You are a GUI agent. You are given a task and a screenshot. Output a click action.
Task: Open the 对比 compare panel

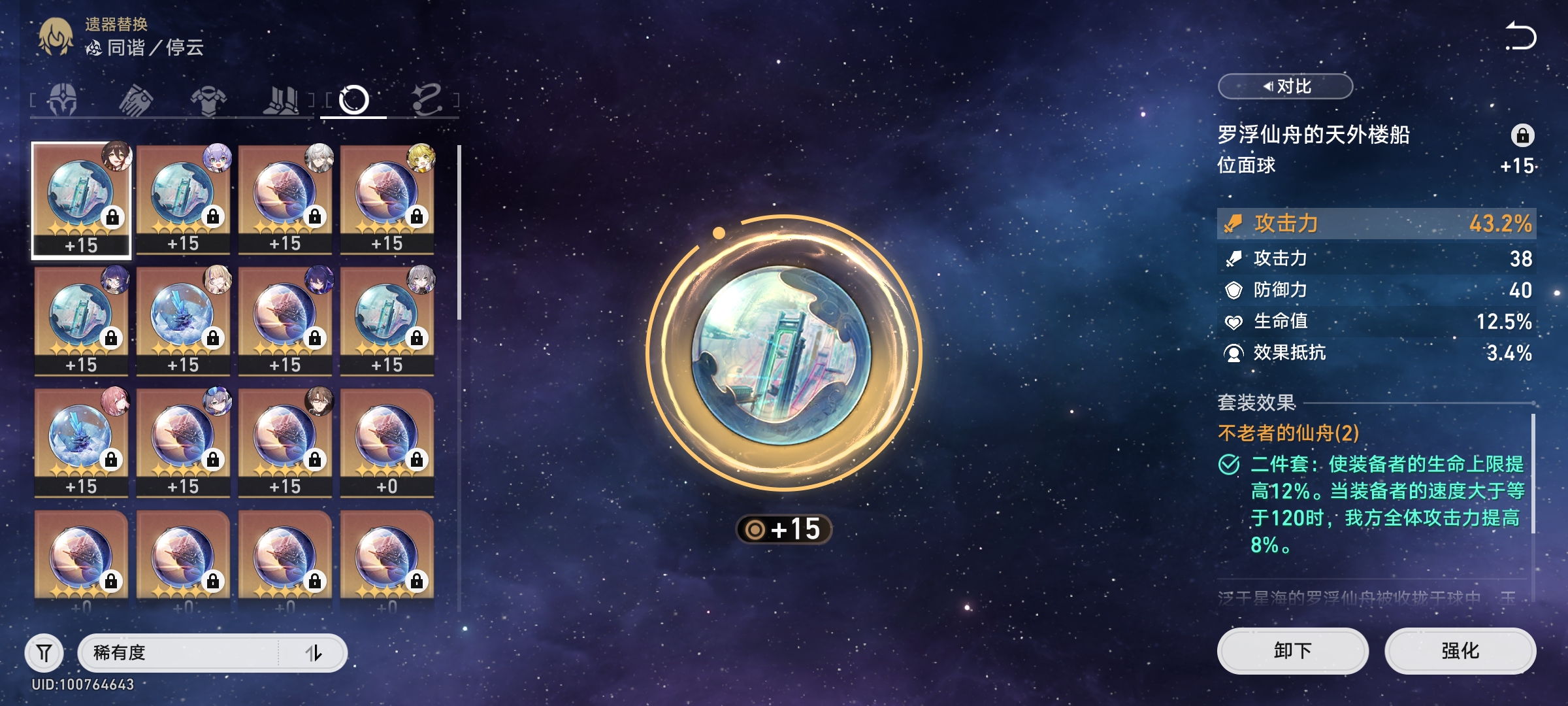(x=1285, y=86)
